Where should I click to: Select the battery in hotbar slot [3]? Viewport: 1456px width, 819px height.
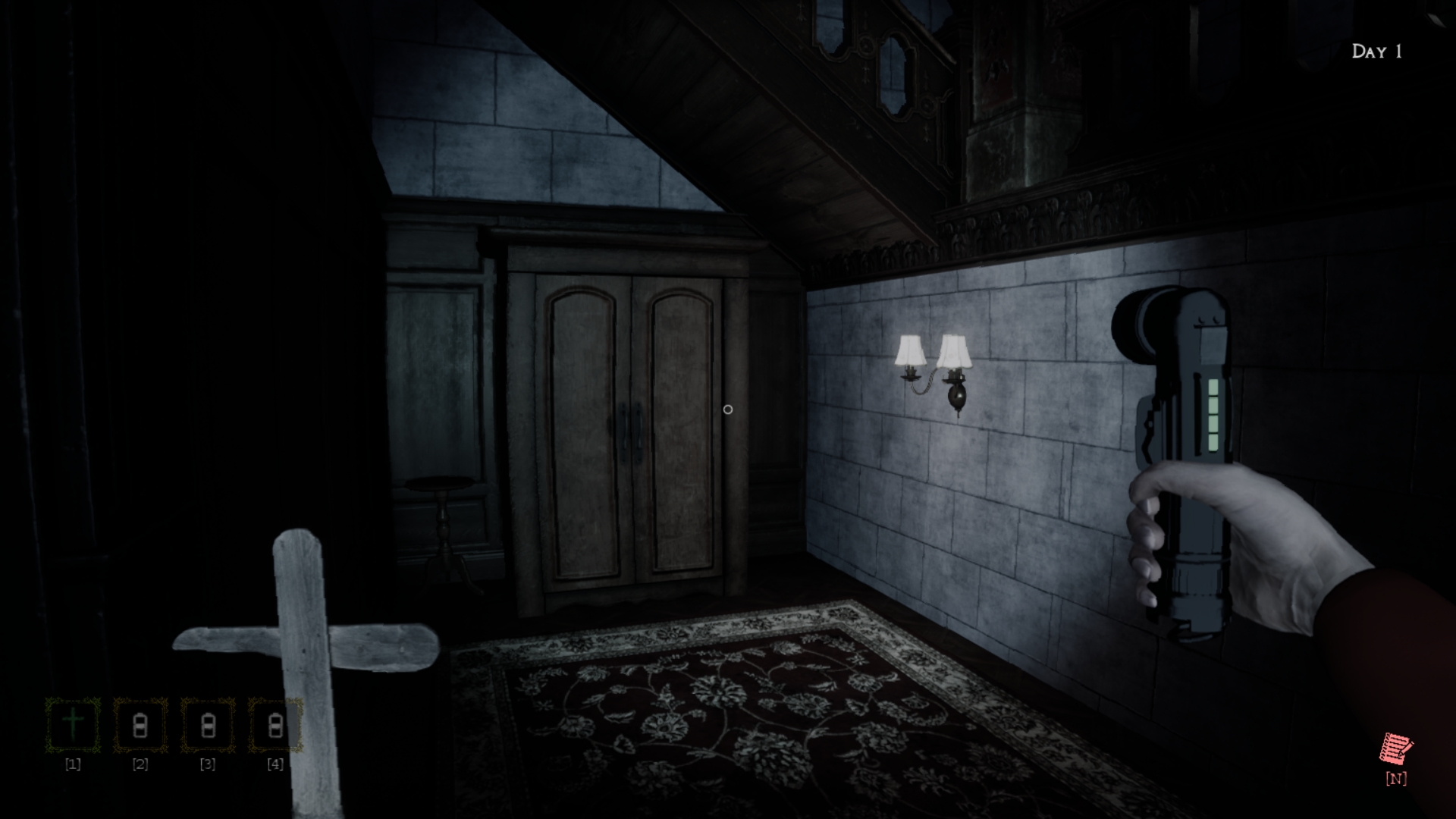click(x=207, y=724)
